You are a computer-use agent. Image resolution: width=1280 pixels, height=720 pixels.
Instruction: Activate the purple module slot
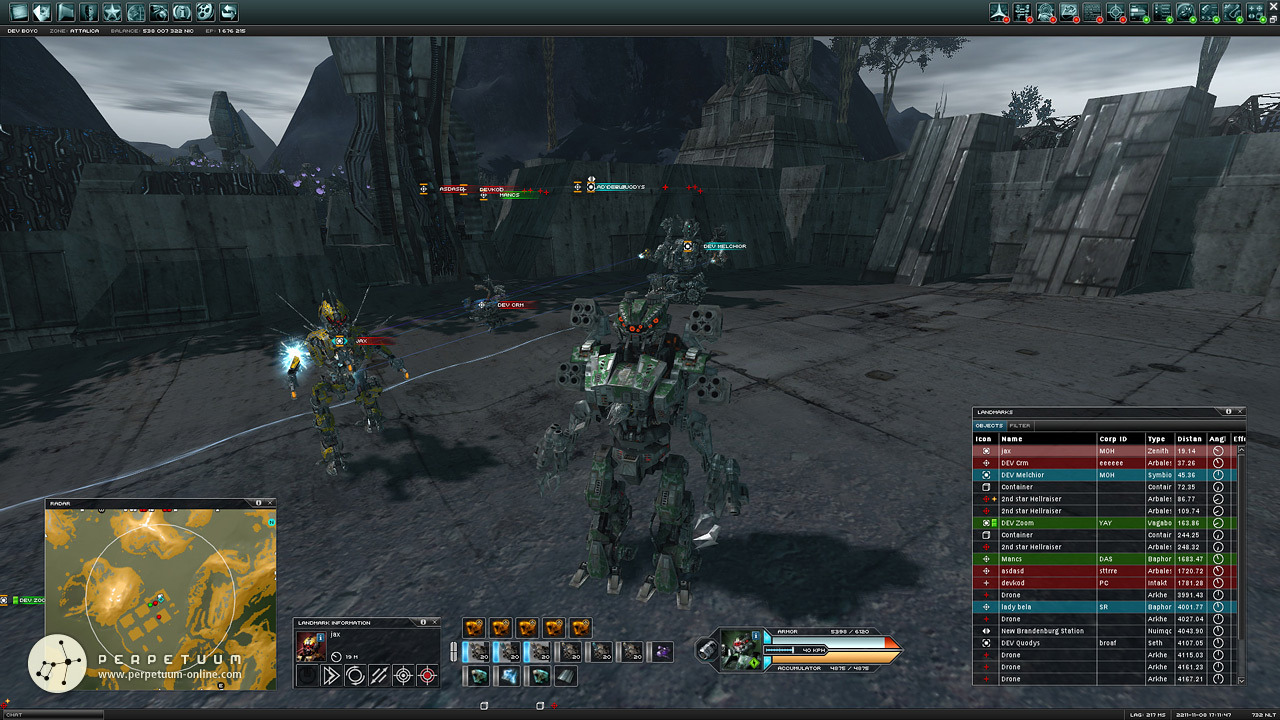click(x=662, y=652)
